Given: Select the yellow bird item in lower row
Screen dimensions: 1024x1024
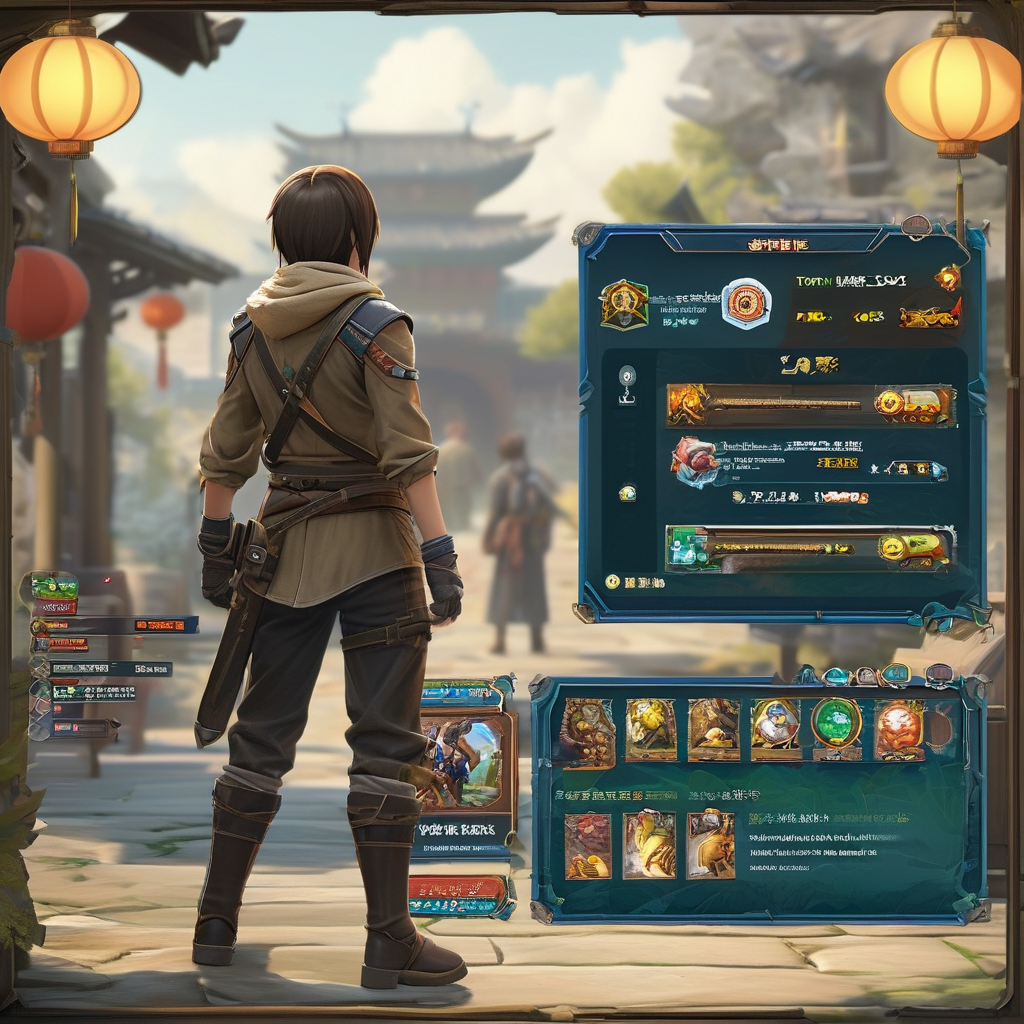Looking at the screenshot, I should pos(649,845).
